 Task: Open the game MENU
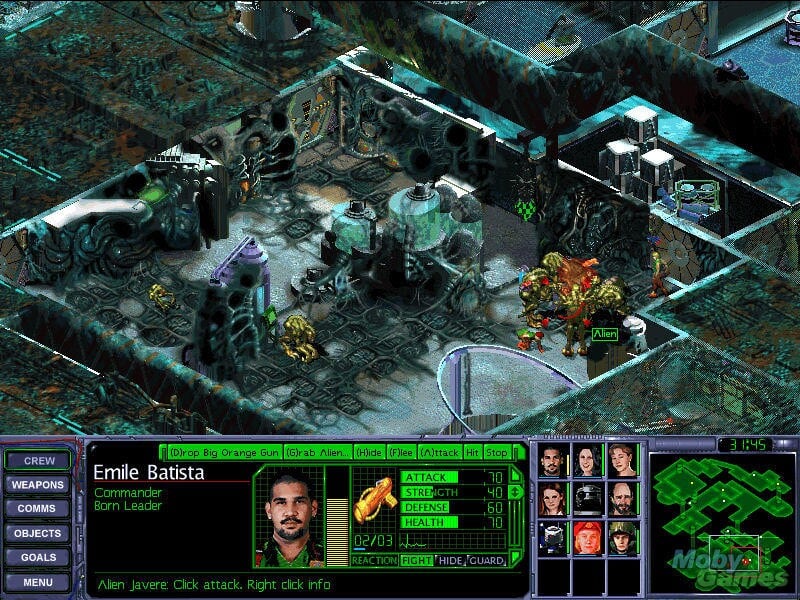pyautogui.click(x=39, y=581)
